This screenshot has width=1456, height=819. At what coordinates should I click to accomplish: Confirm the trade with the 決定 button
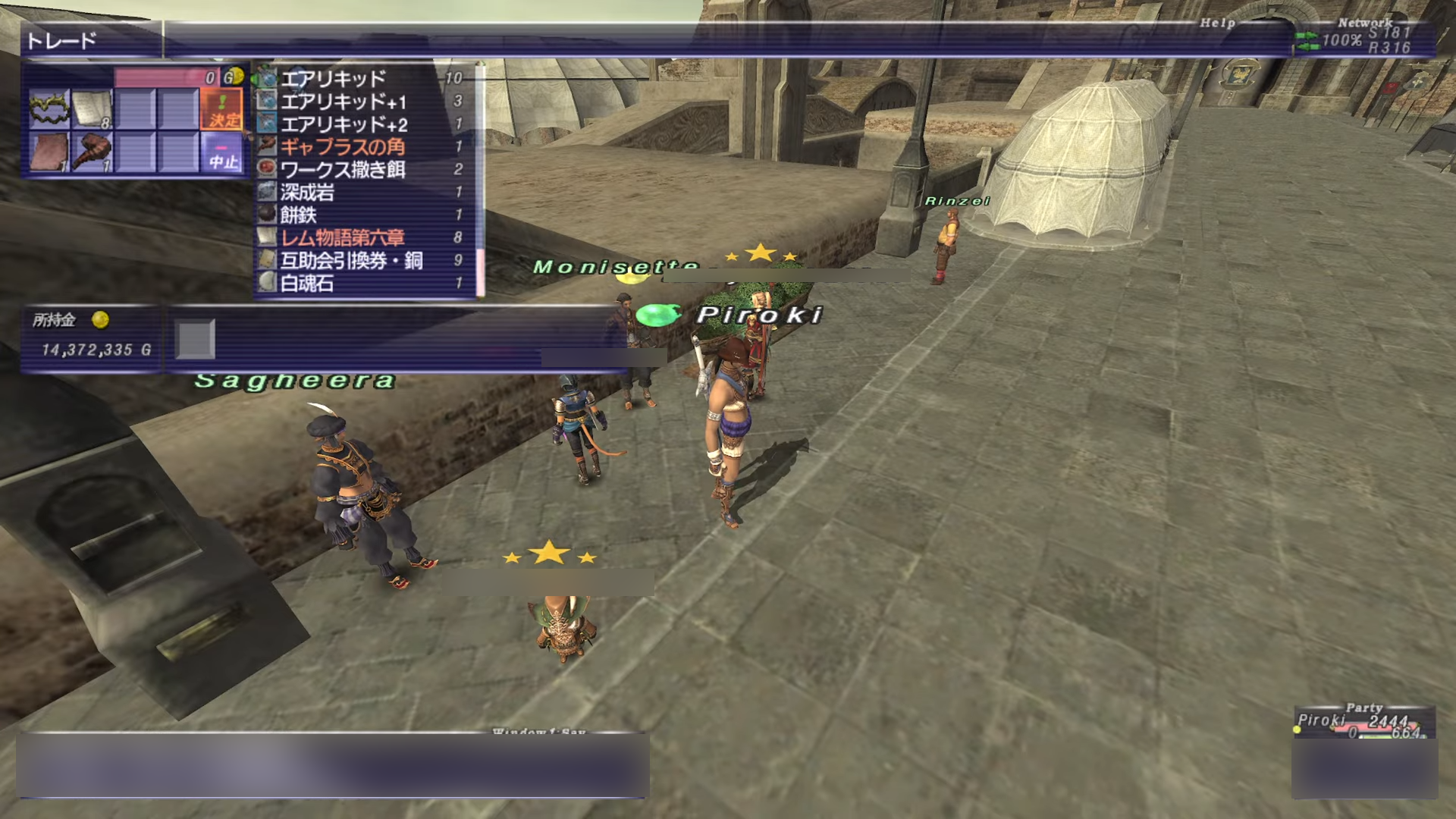[223, 108]
